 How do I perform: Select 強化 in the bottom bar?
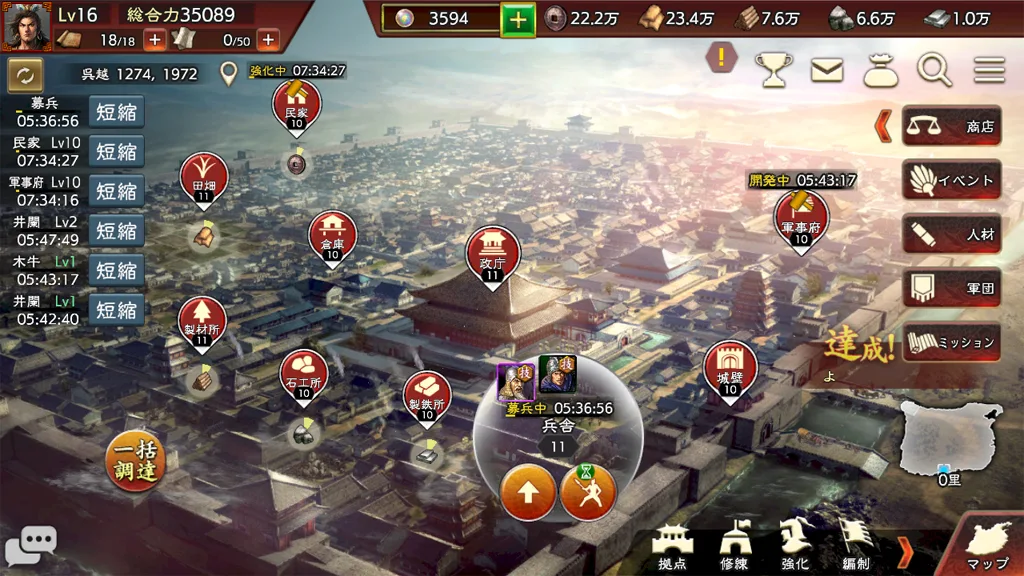tap(795, 548)
